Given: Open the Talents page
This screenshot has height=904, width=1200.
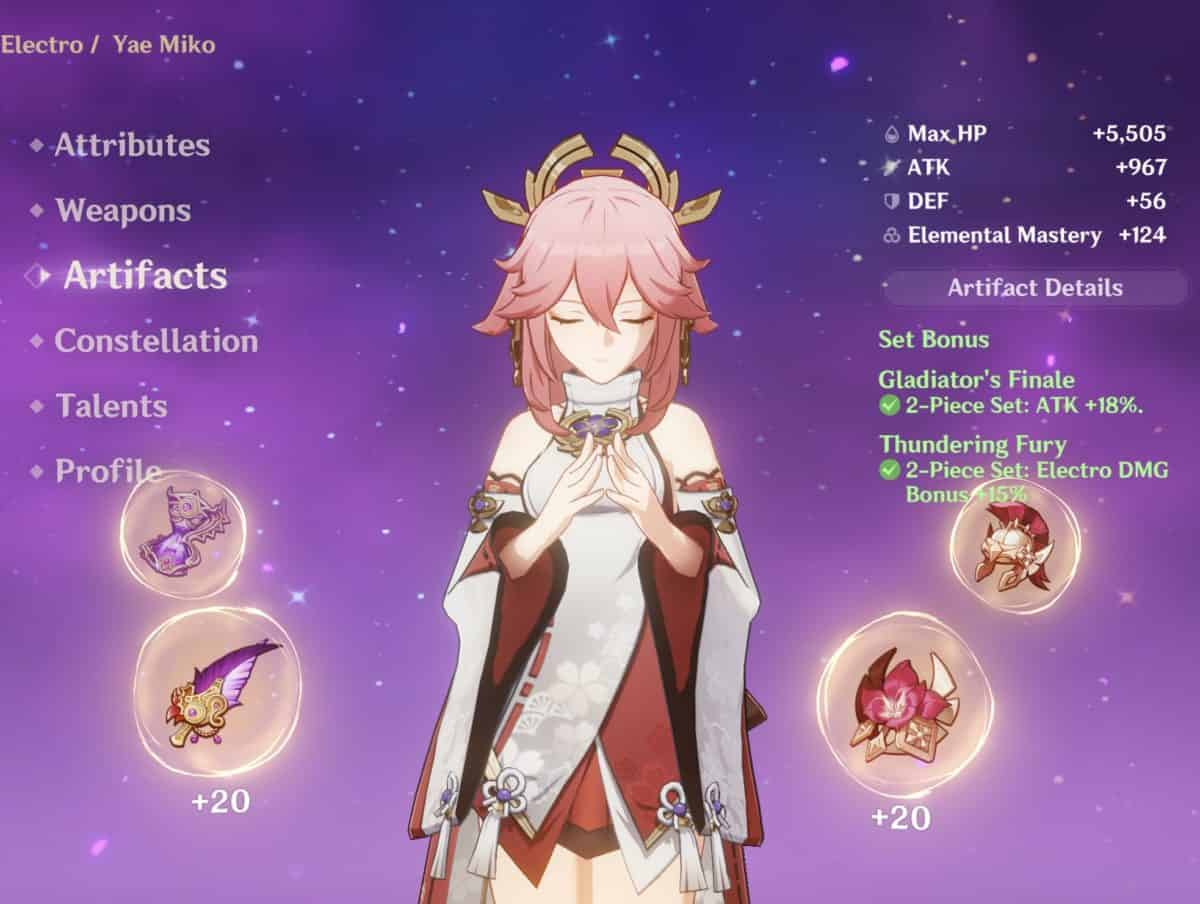Looking at the screenshot, I should 111,406.
